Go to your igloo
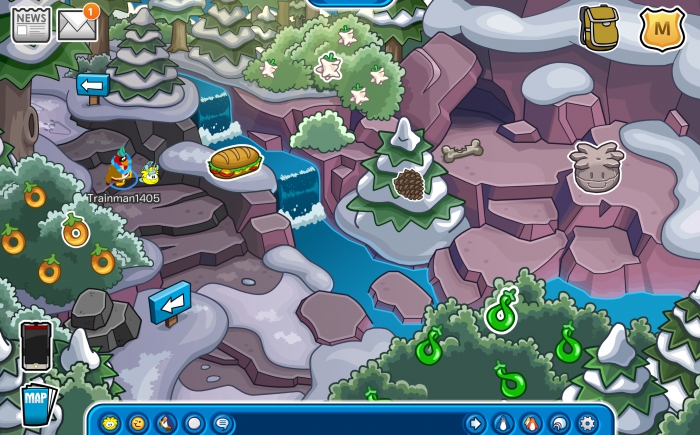700x435 pixels. point(559,423)
